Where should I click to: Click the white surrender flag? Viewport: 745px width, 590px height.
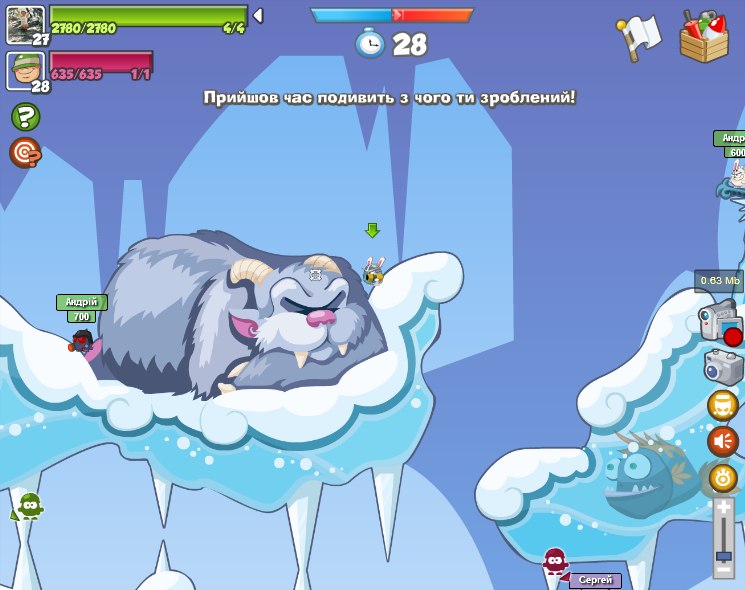[x=639, y=37]
